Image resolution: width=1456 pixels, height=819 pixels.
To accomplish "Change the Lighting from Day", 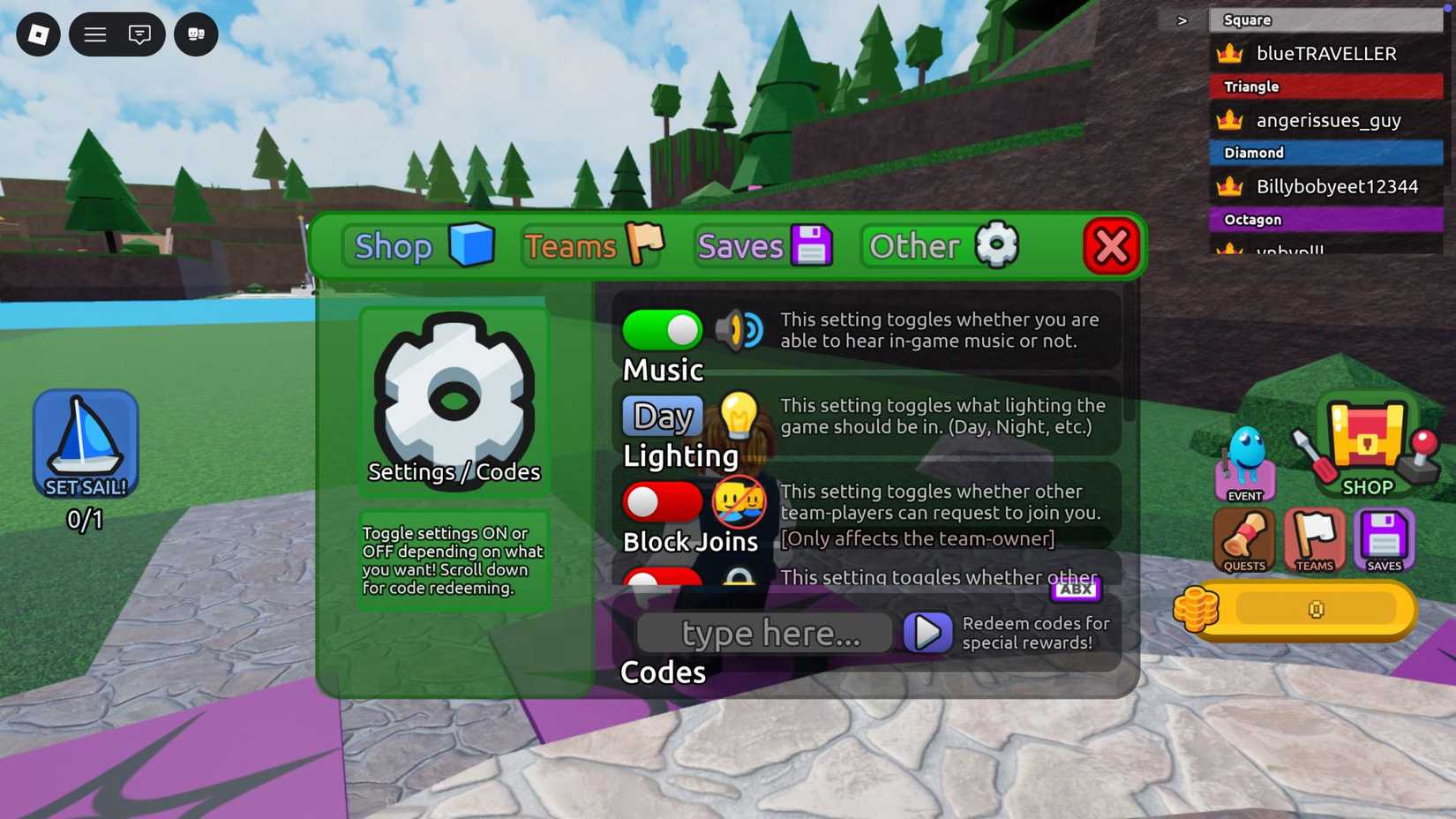I will tap(661, 415).
